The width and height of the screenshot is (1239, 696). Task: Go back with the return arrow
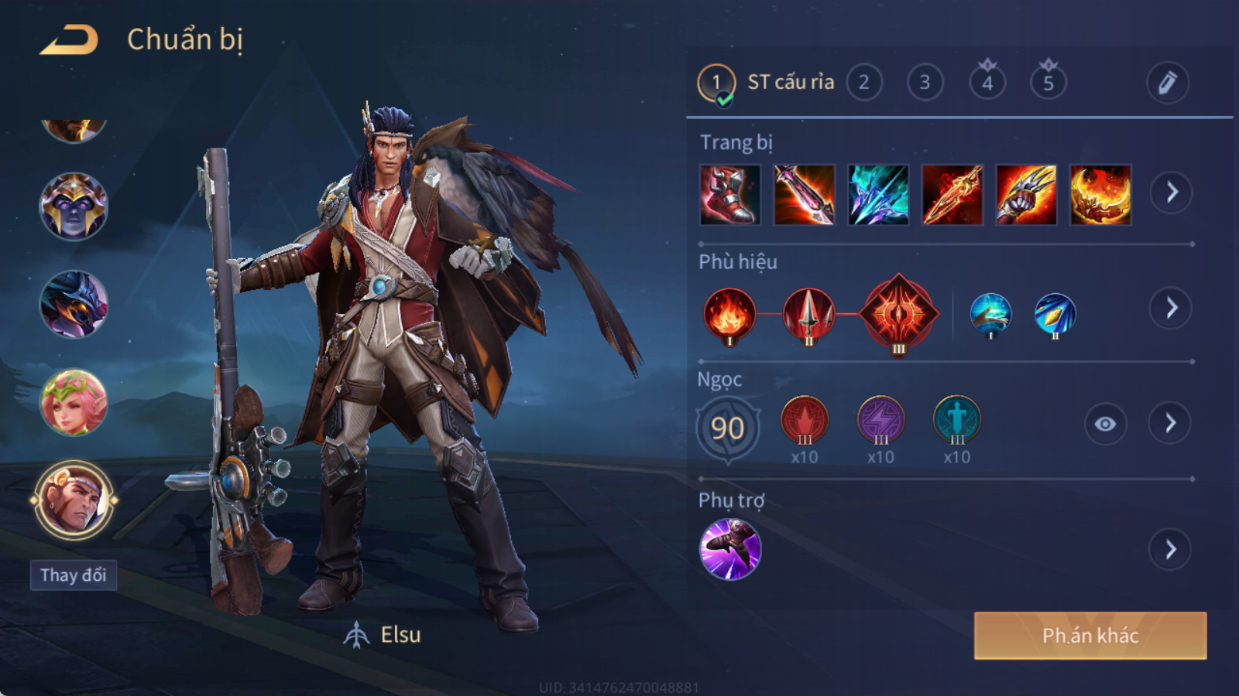pos(69,41)
